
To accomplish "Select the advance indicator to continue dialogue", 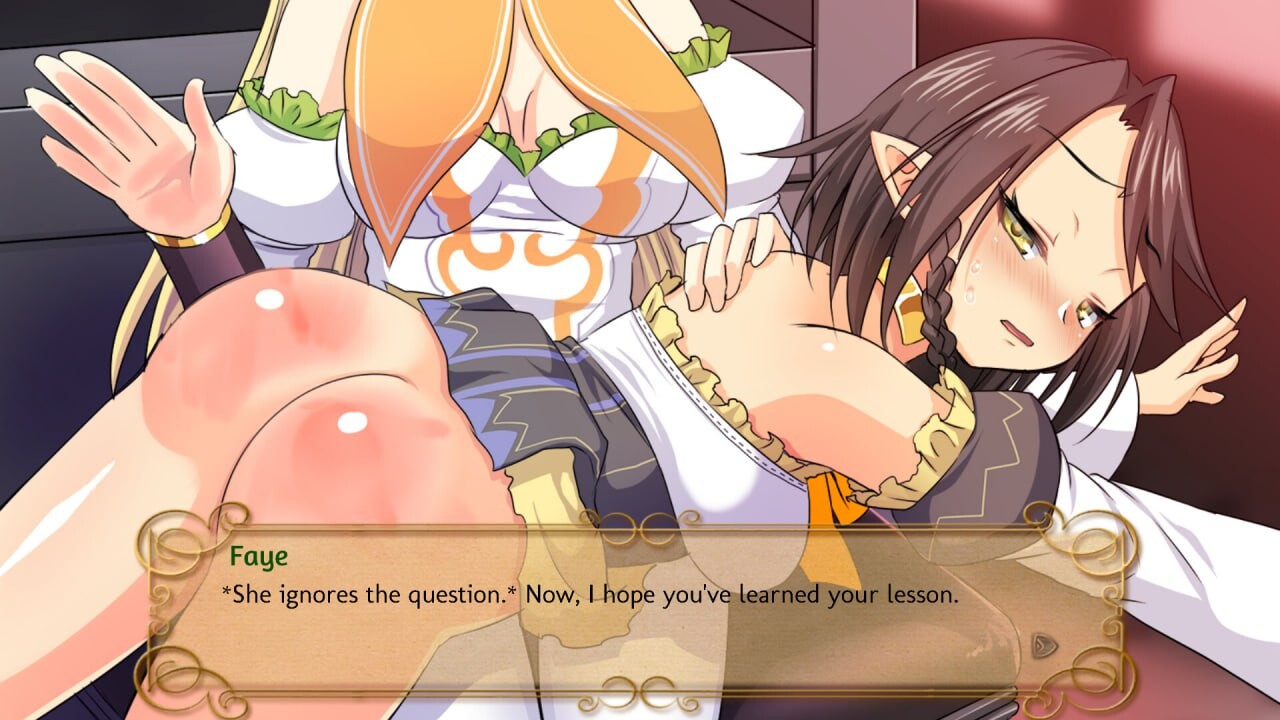I will coord(1044,644).
